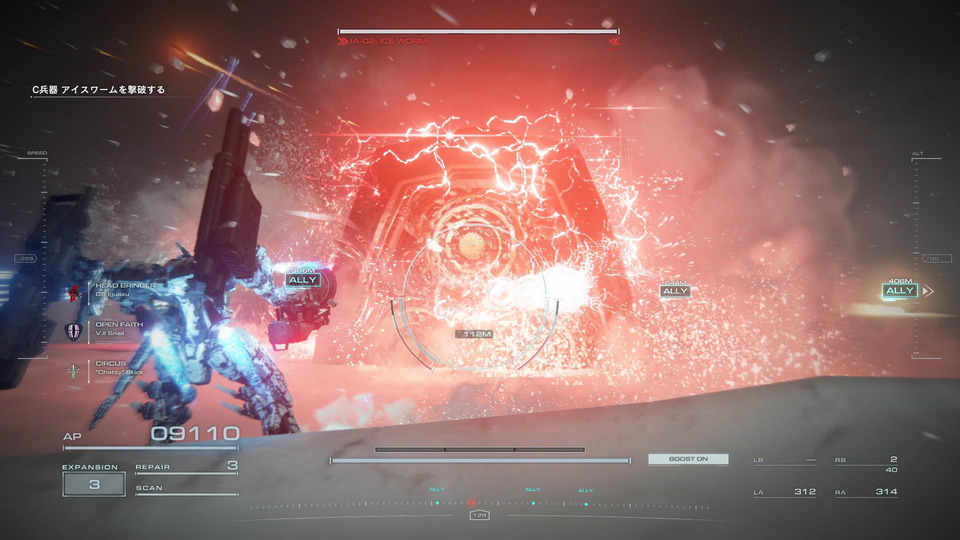Click the OPEN FAITH shield emblem

pos(73,331)
